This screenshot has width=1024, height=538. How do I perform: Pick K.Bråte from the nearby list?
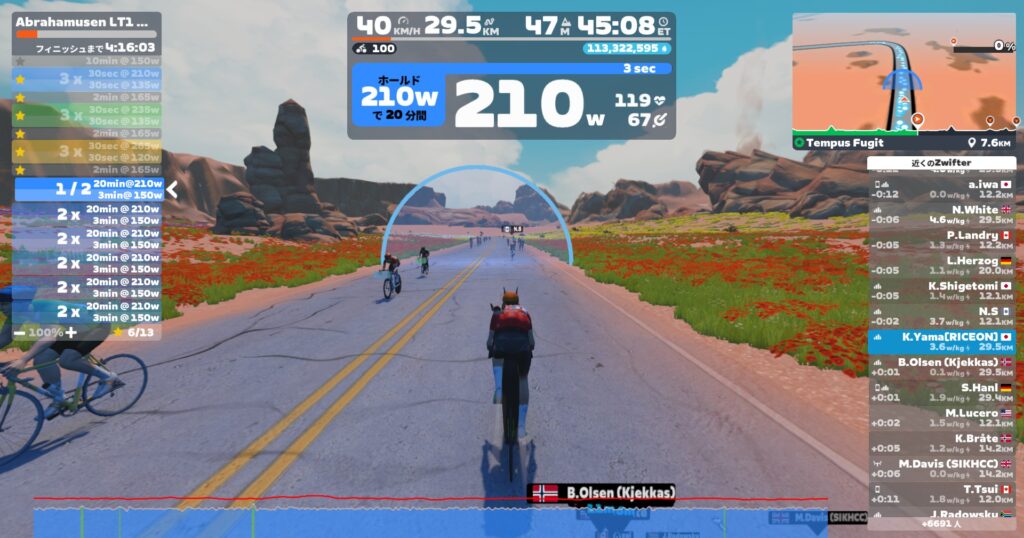point(942,443)
